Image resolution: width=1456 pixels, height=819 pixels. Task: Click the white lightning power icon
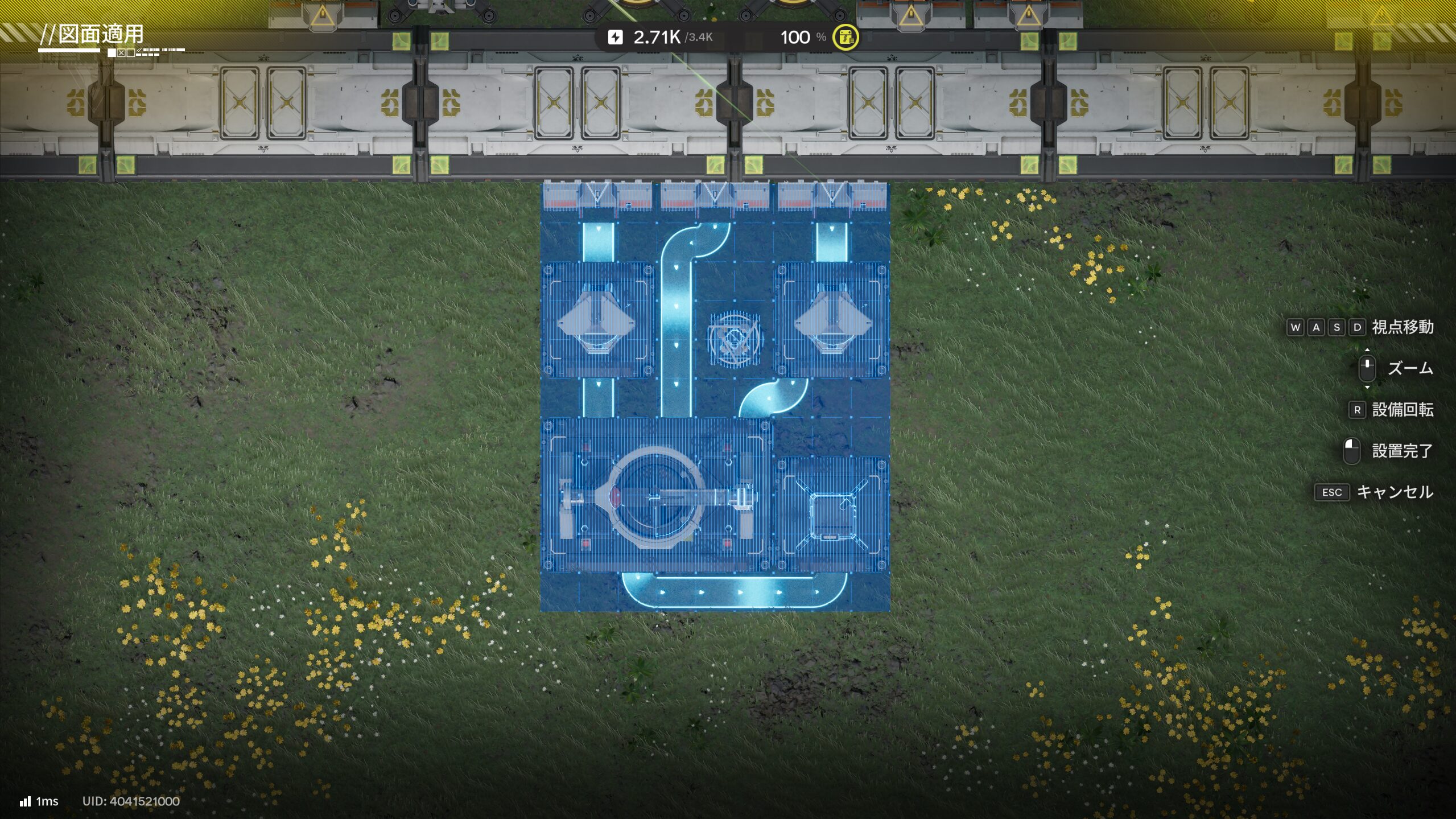point(615,38)
